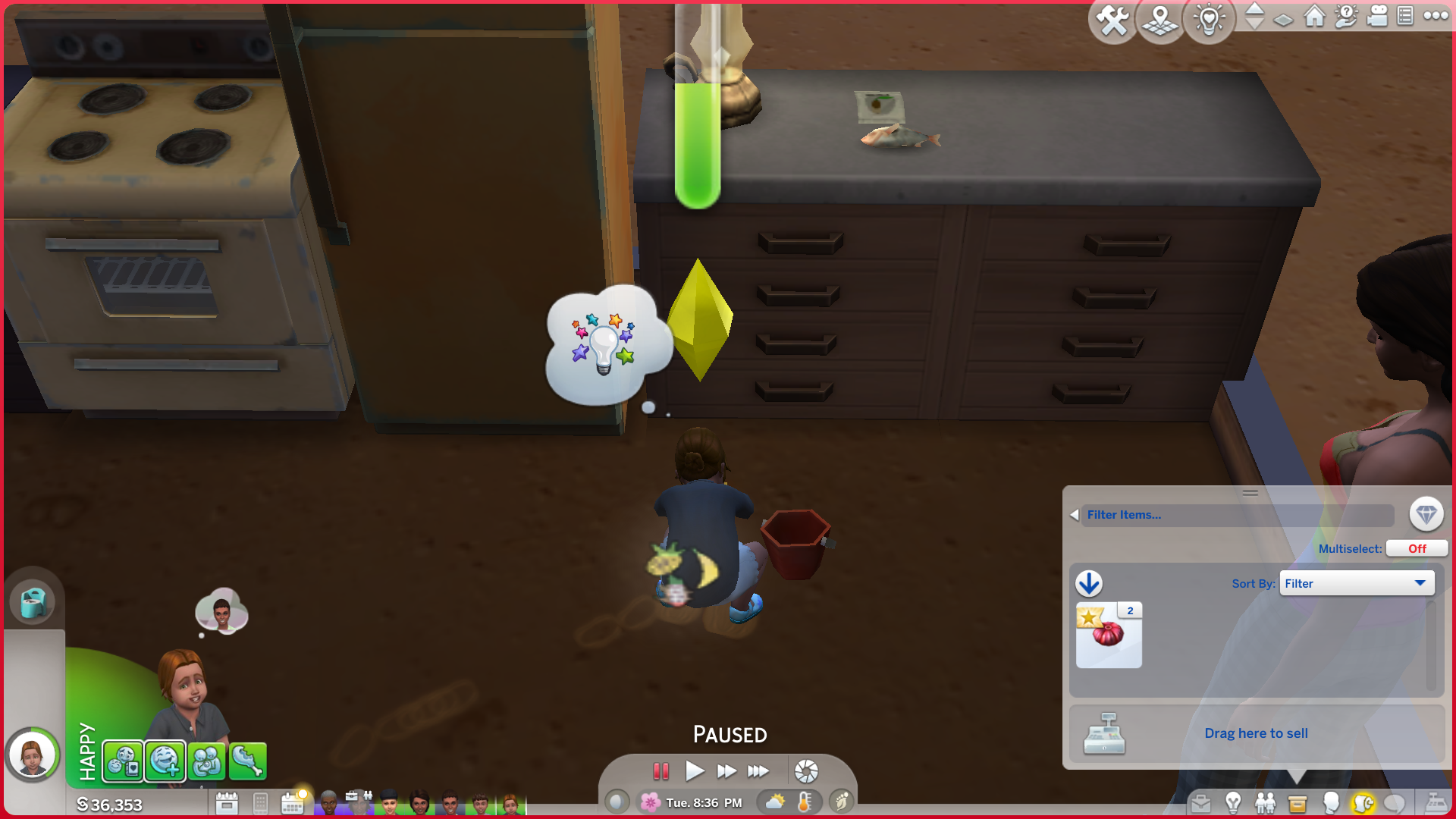Open the needs panel with toilet-paper icon
Viewport: 1456px width, 819px height.
click(33, 603)
